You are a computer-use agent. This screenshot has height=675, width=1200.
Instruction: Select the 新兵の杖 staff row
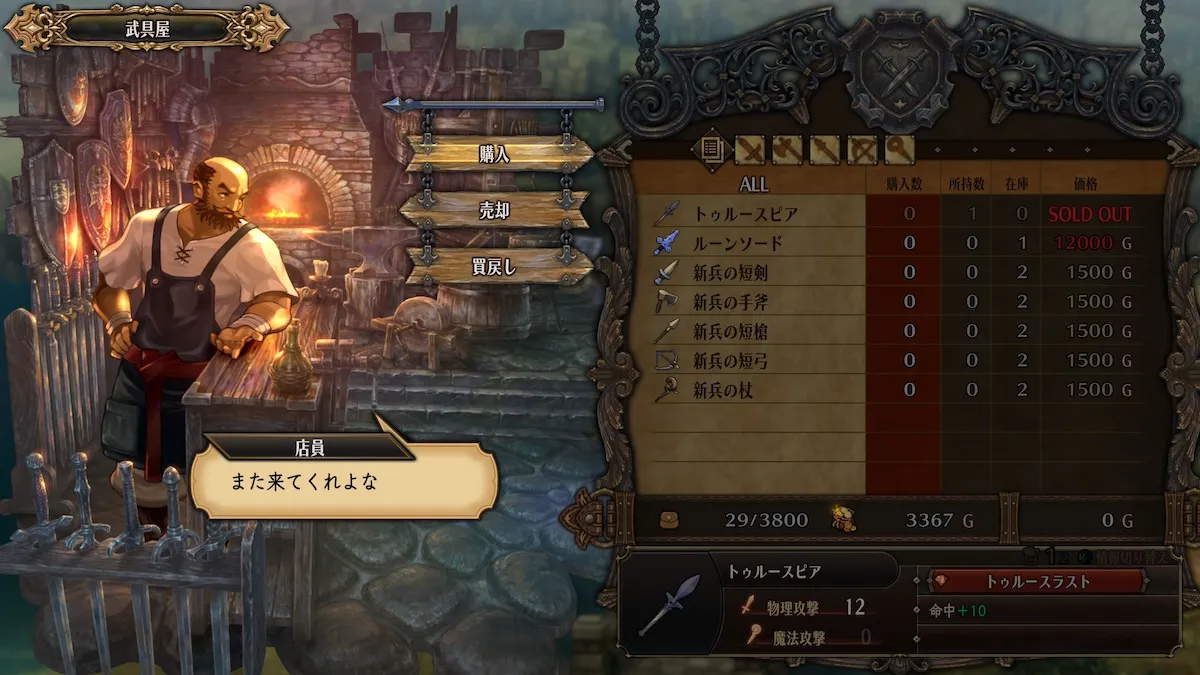(x=722, y=389)
